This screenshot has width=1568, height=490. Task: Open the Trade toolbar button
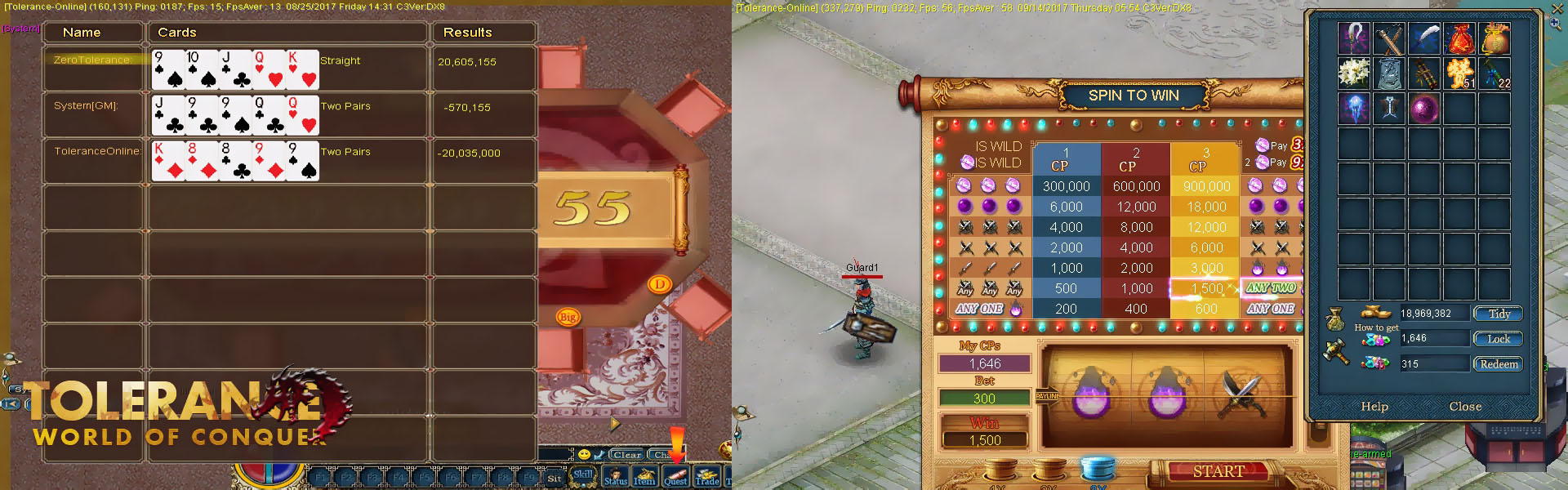point(707,477)
